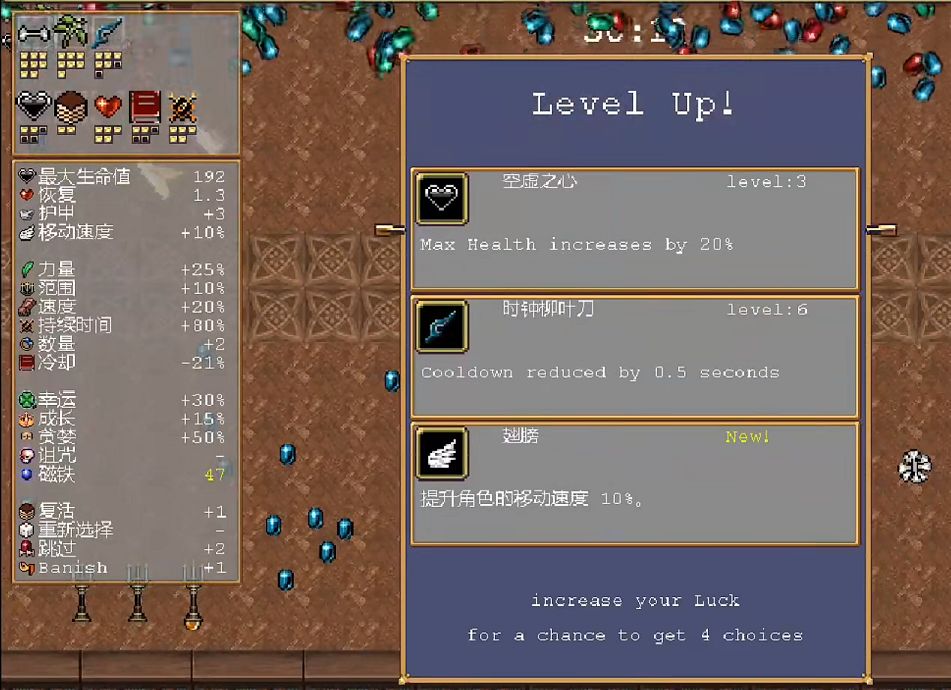
Task: Select the green plant weapon icon
Action: tap(70, 34)
